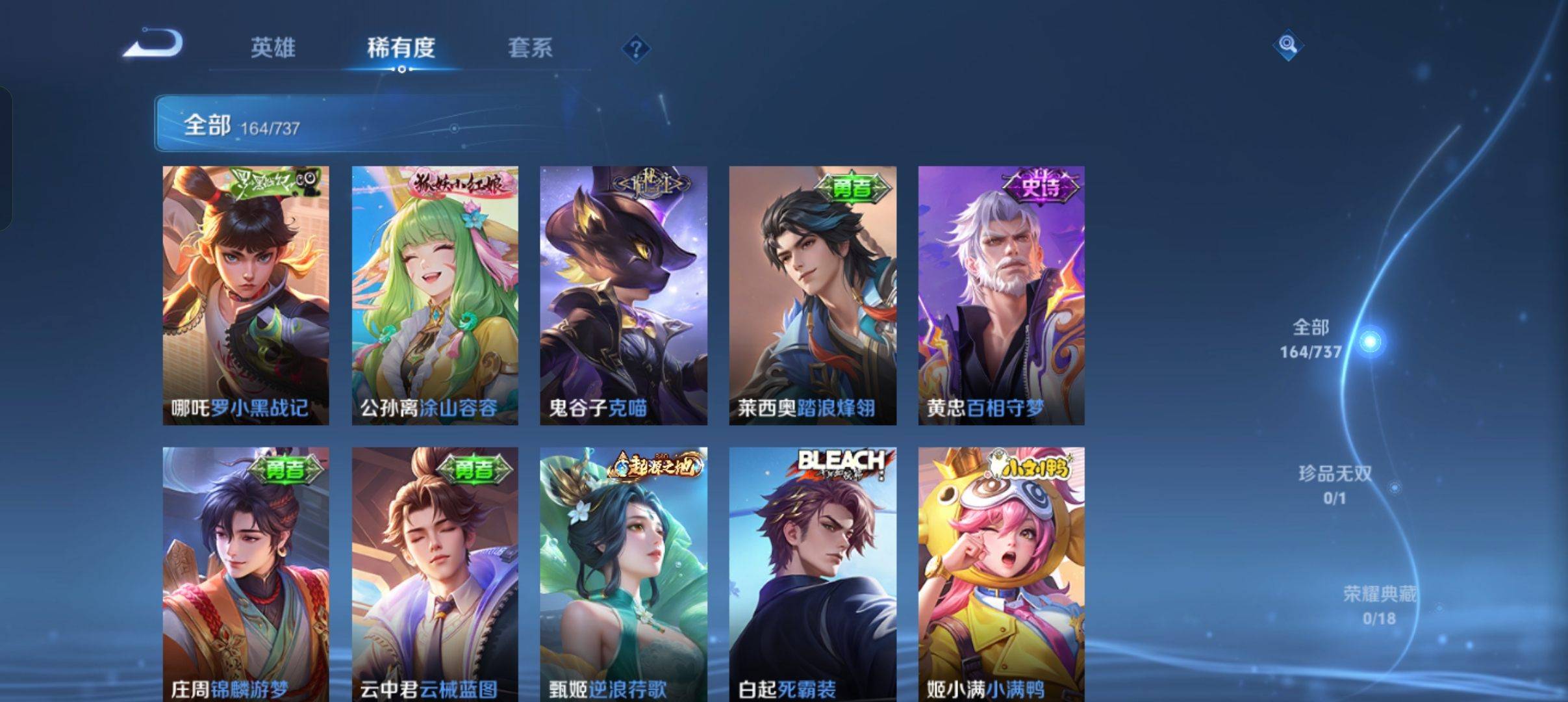Switch to the 套系 tab

(530, 47)
